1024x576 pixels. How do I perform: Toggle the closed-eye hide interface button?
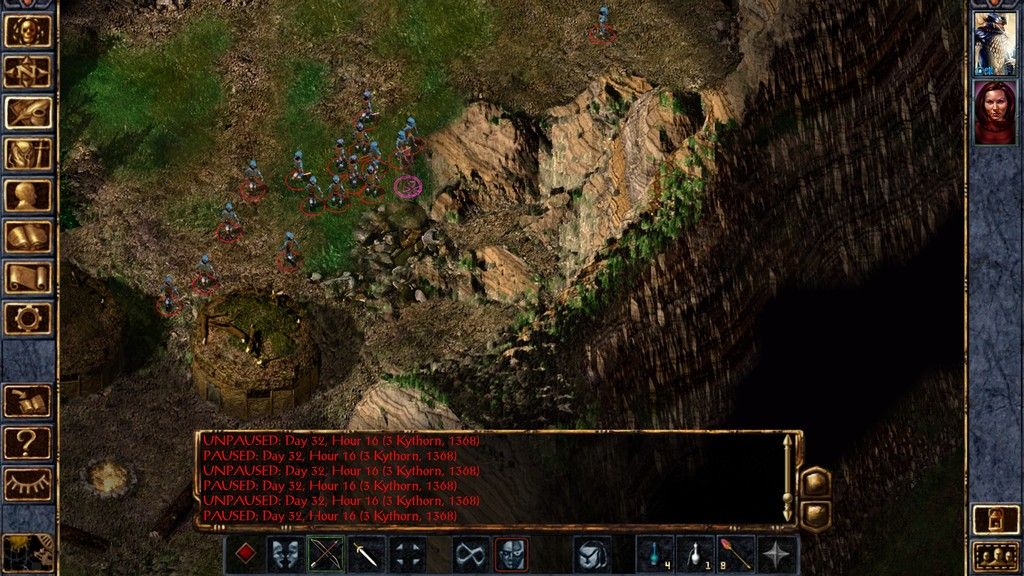pos(28,483)
